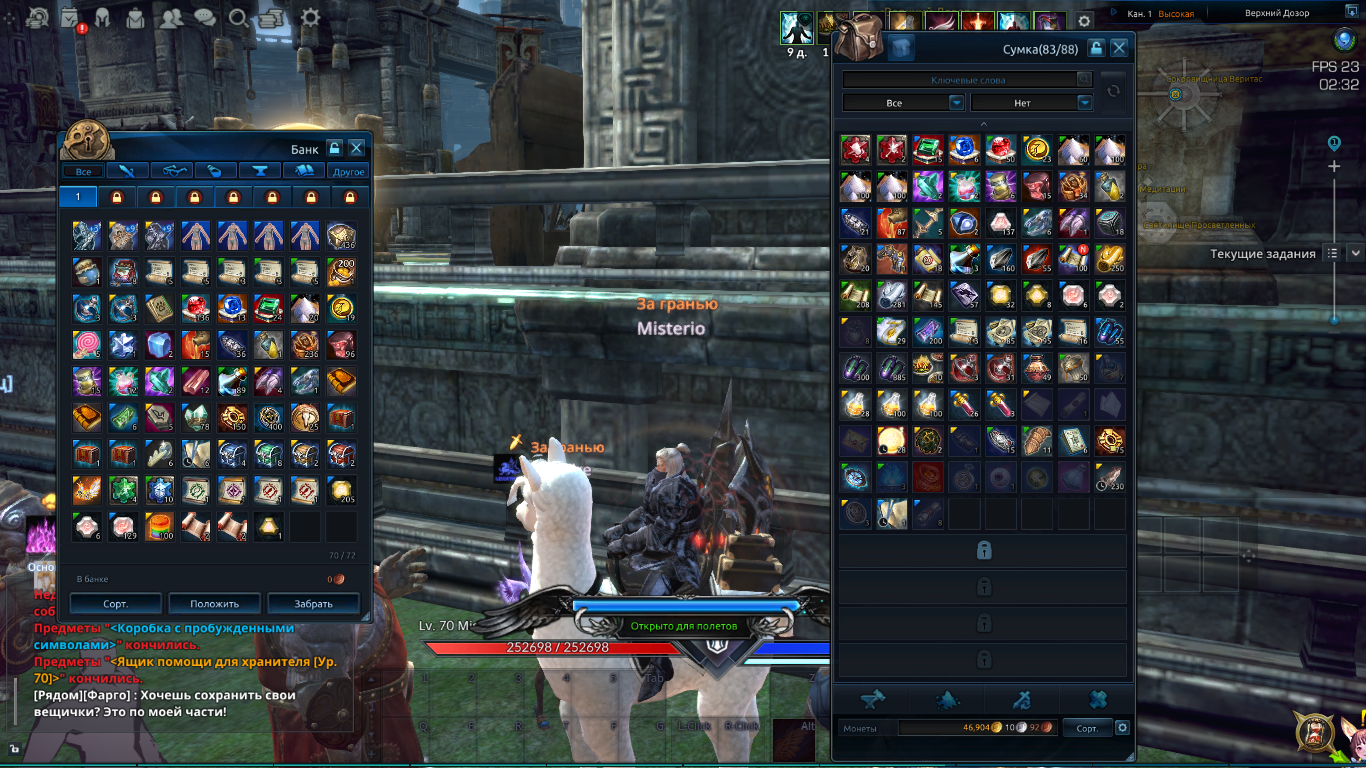Open the gear settings icon in top menu
Screen dimensions: 1366x768
[x=311, y=17]
